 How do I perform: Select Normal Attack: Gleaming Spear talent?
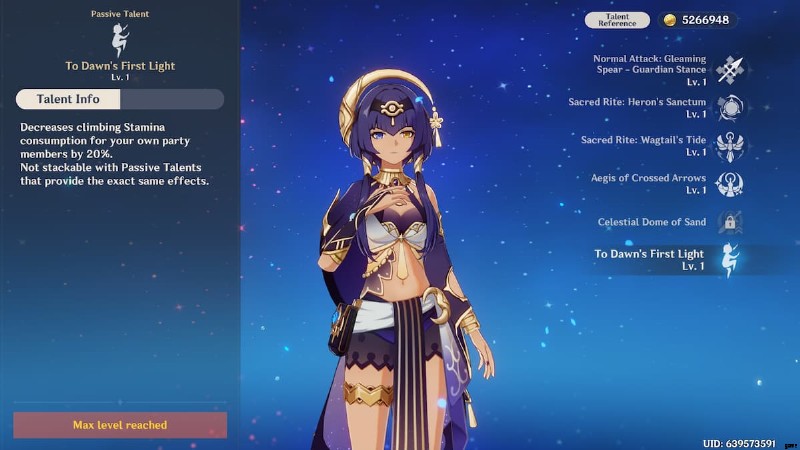coord(730,69)
